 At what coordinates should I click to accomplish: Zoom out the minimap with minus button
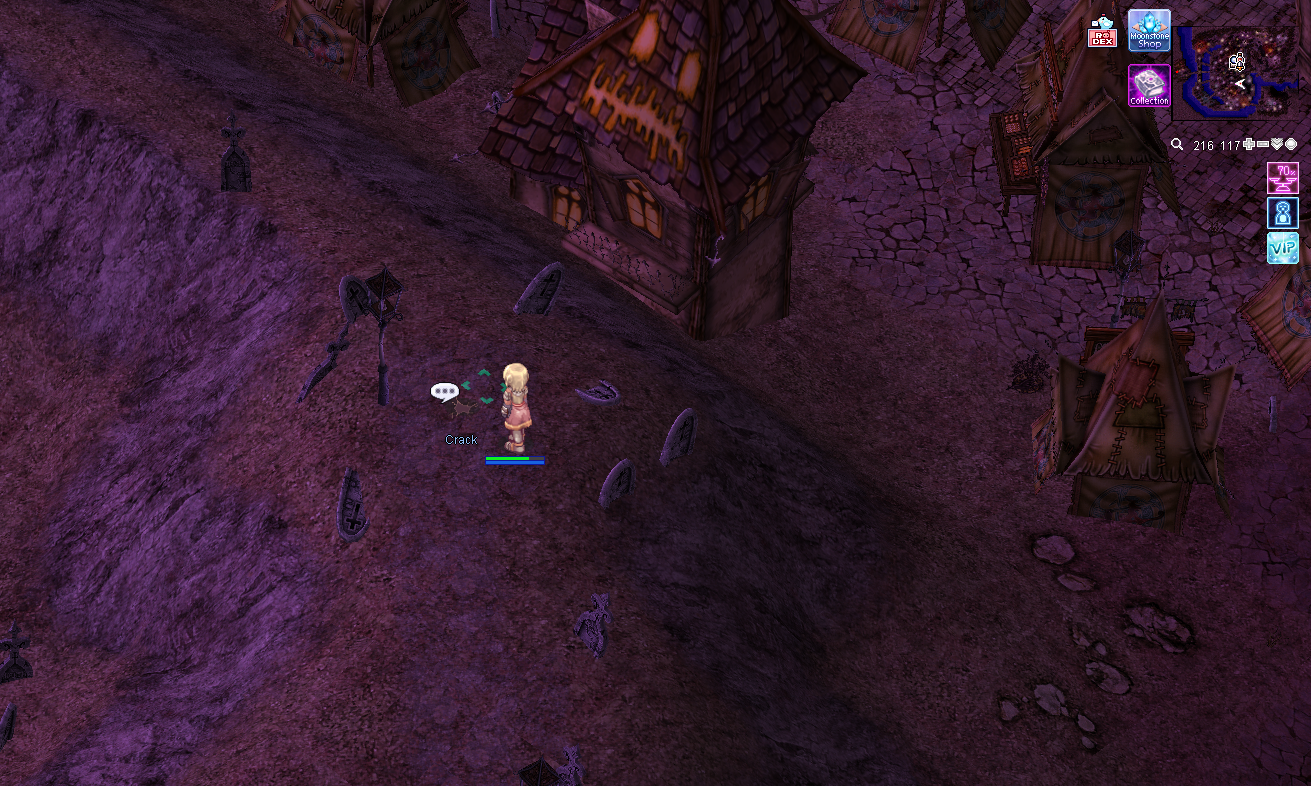(1262, 145)
